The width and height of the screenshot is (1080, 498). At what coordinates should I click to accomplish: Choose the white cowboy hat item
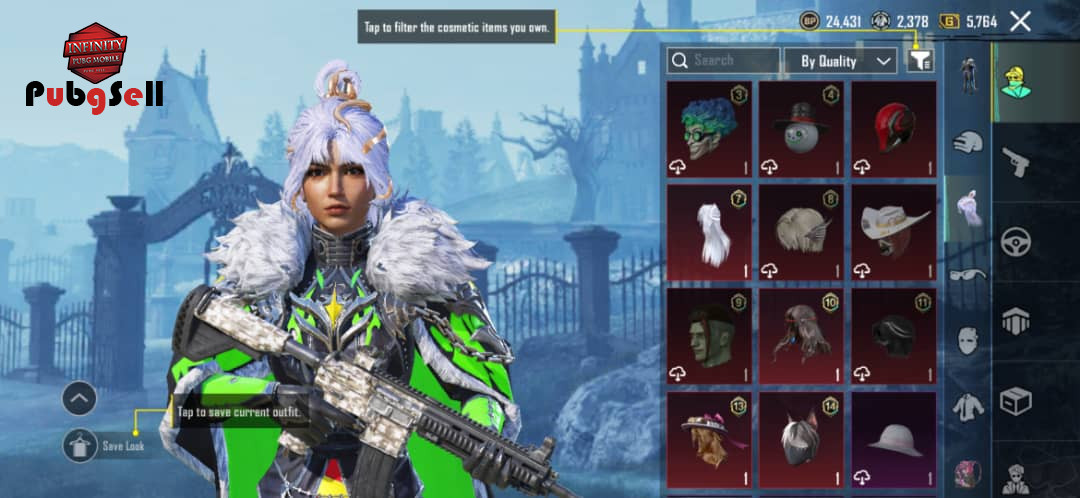(893, 232)
